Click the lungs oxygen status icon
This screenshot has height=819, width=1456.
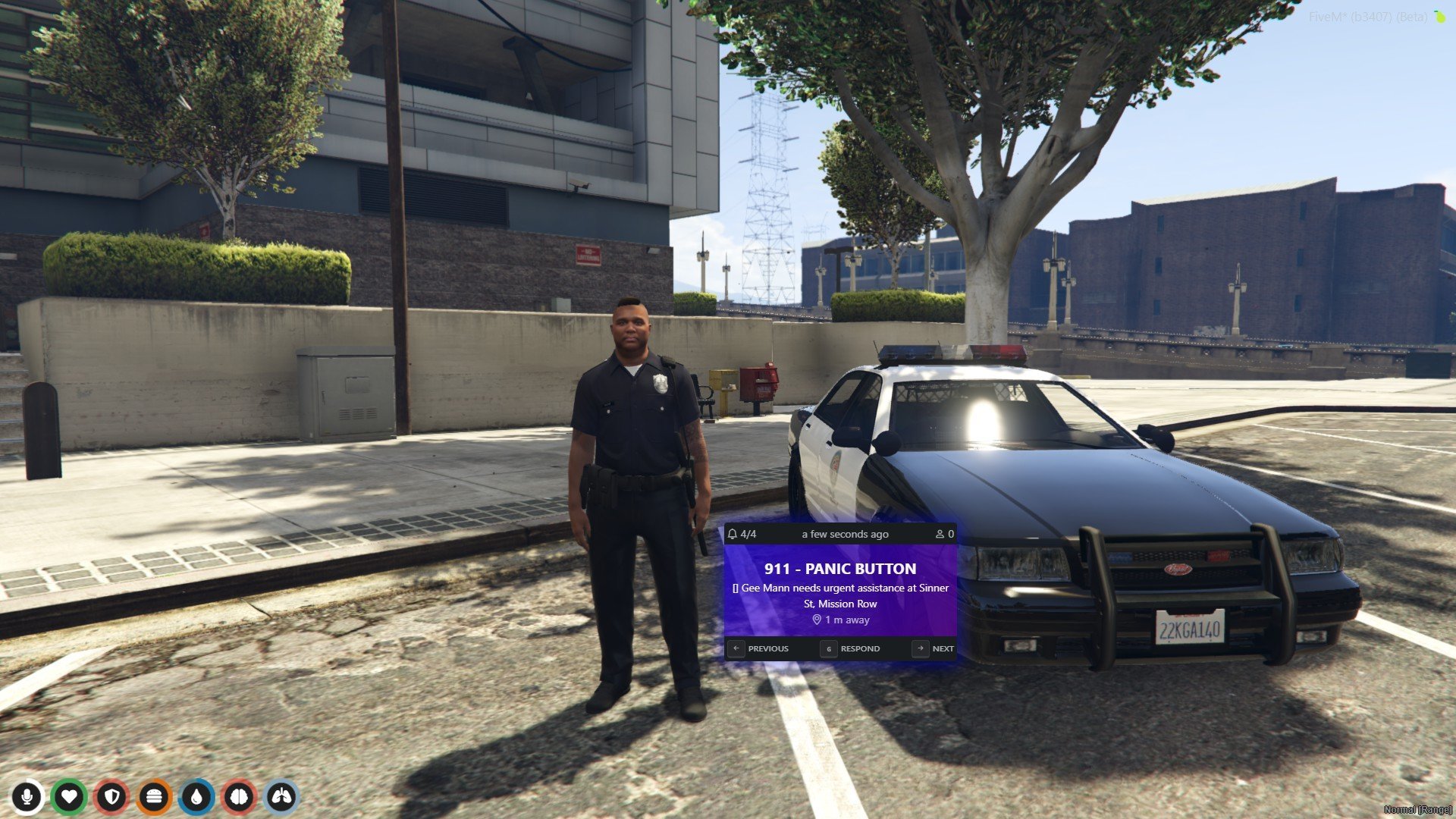click(x=282, y=797)
